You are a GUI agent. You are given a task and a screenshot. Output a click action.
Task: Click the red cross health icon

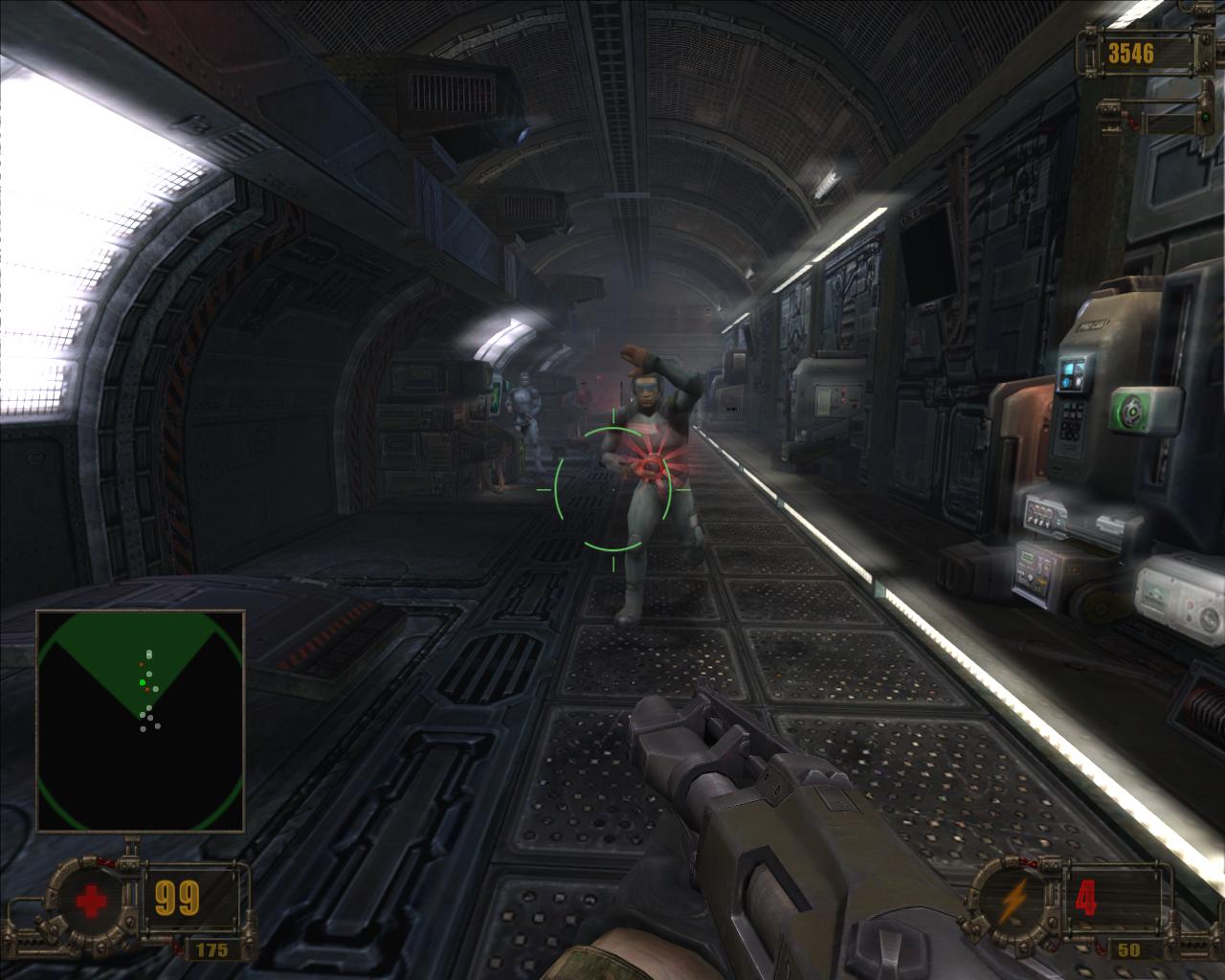point(91,899)
